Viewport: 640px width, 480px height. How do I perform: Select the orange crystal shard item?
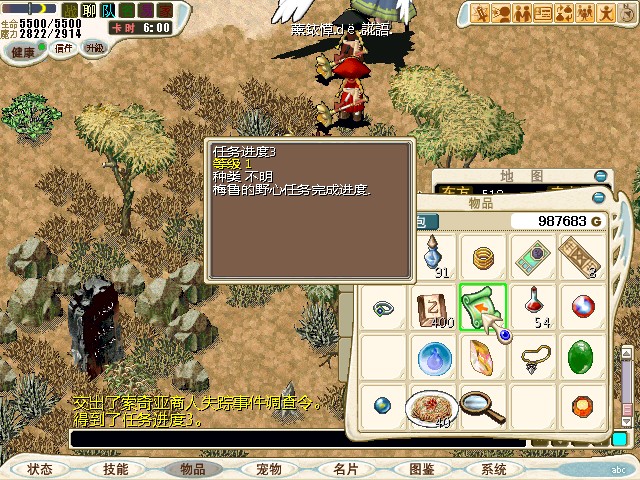(482, 356)
